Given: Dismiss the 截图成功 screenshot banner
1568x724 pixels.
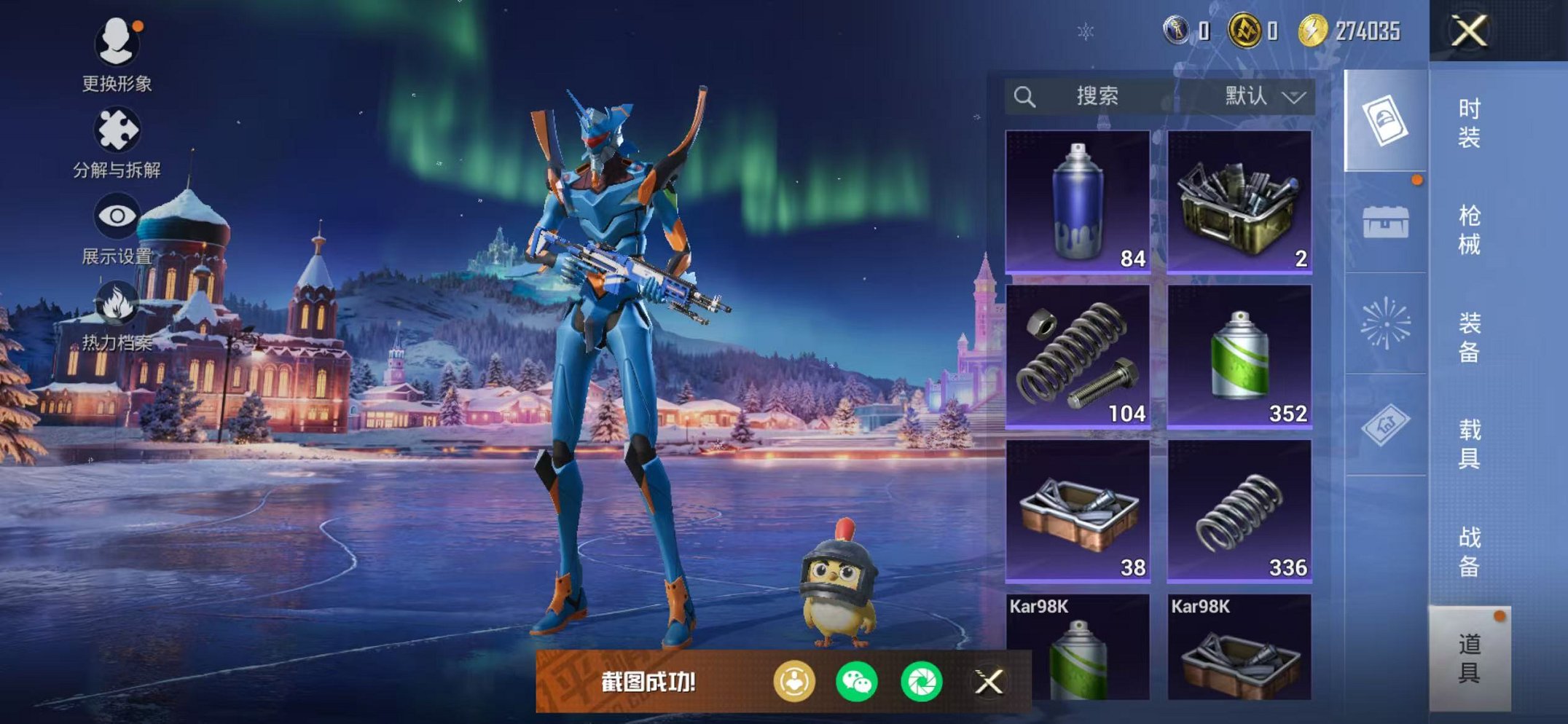Looking at the screenshot, I should tap(989, 682).
